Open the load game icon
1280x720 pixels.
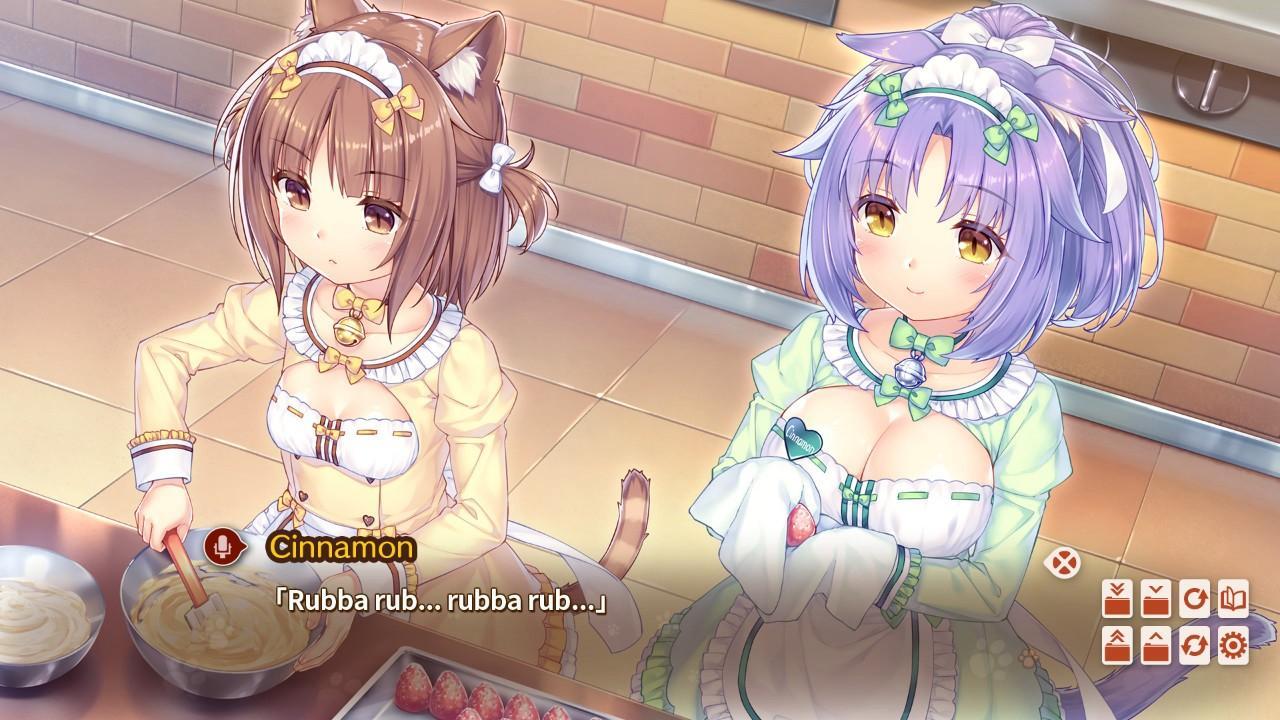tap(1155, 646)
